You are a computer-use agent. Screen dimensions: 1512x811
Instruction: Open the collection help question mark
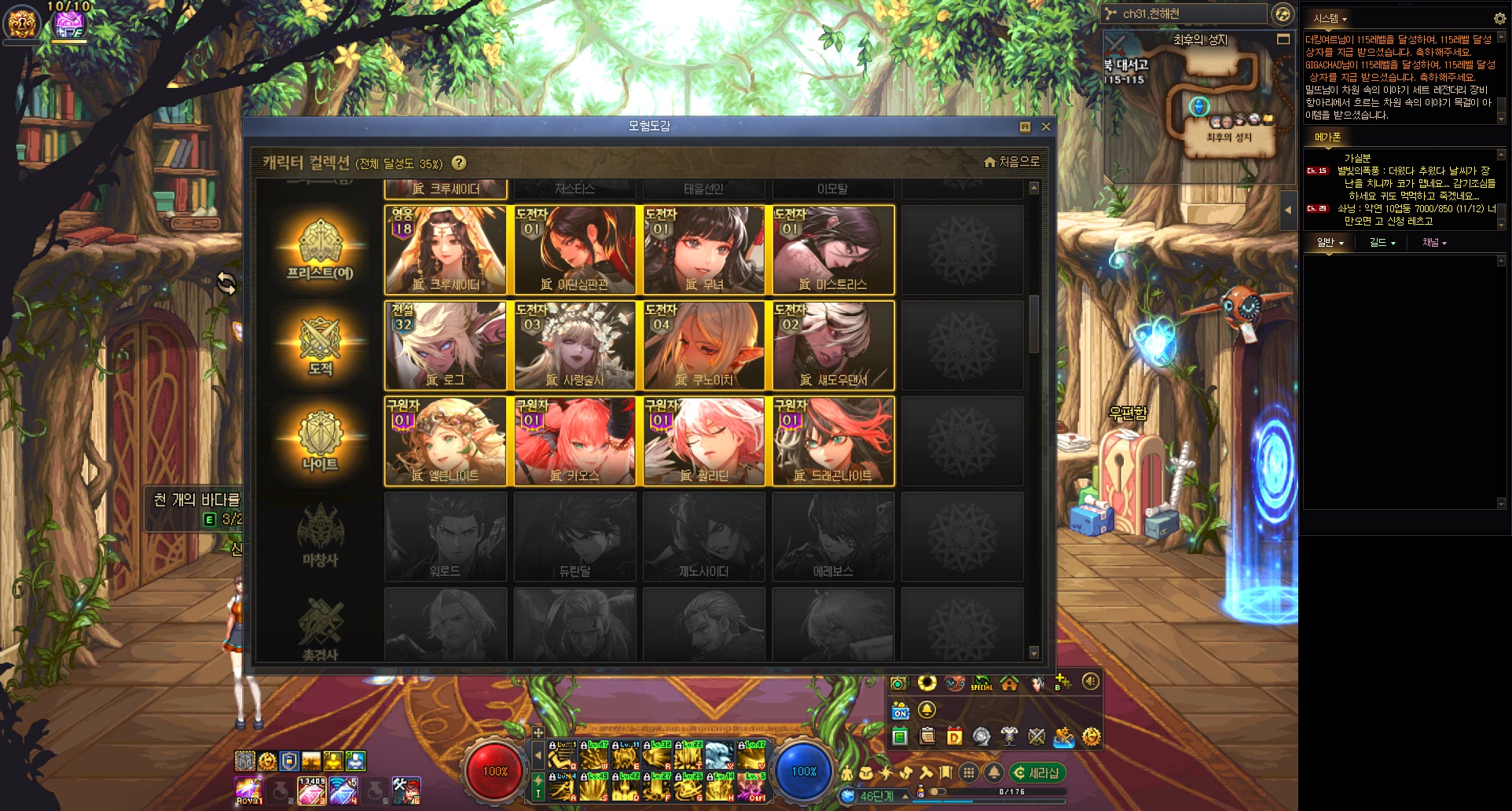point(459,163)
